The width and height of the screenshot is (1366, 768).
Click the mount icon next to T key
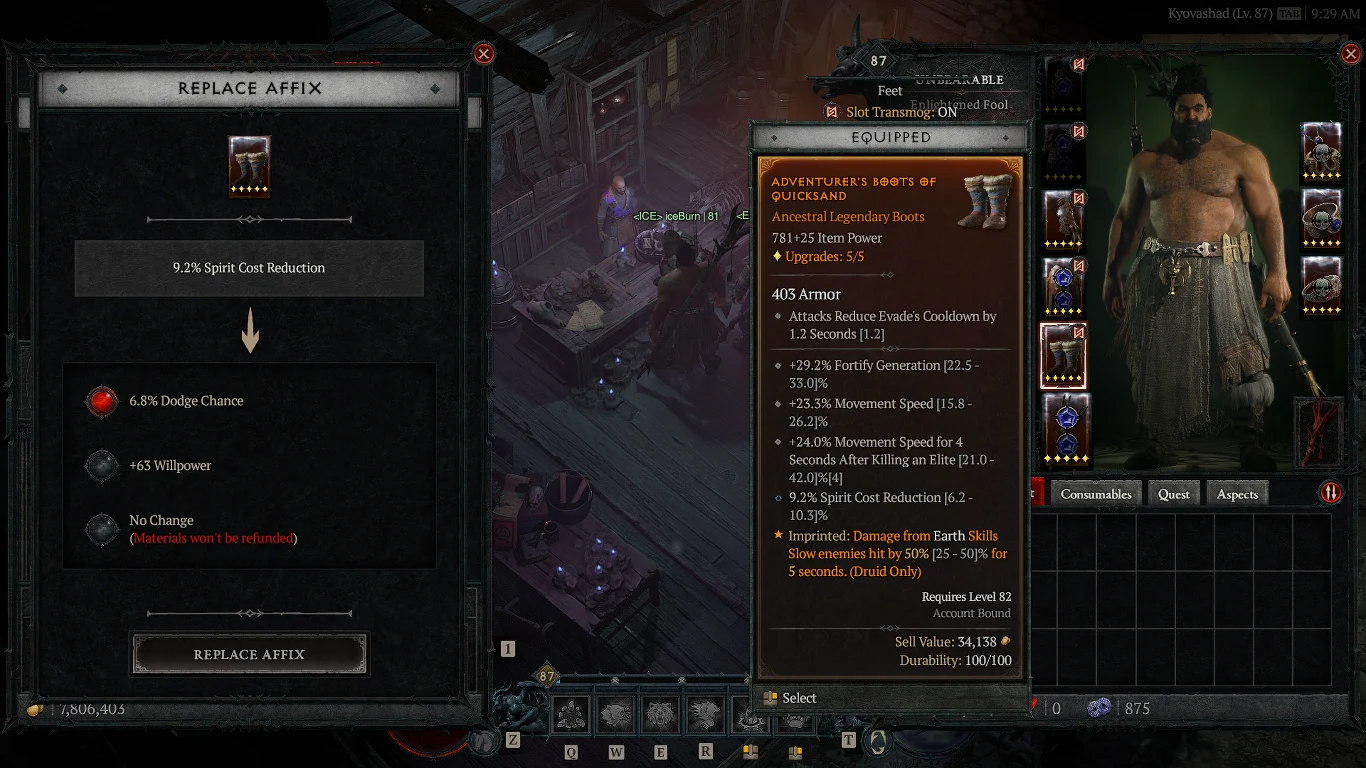coord(878,740)
